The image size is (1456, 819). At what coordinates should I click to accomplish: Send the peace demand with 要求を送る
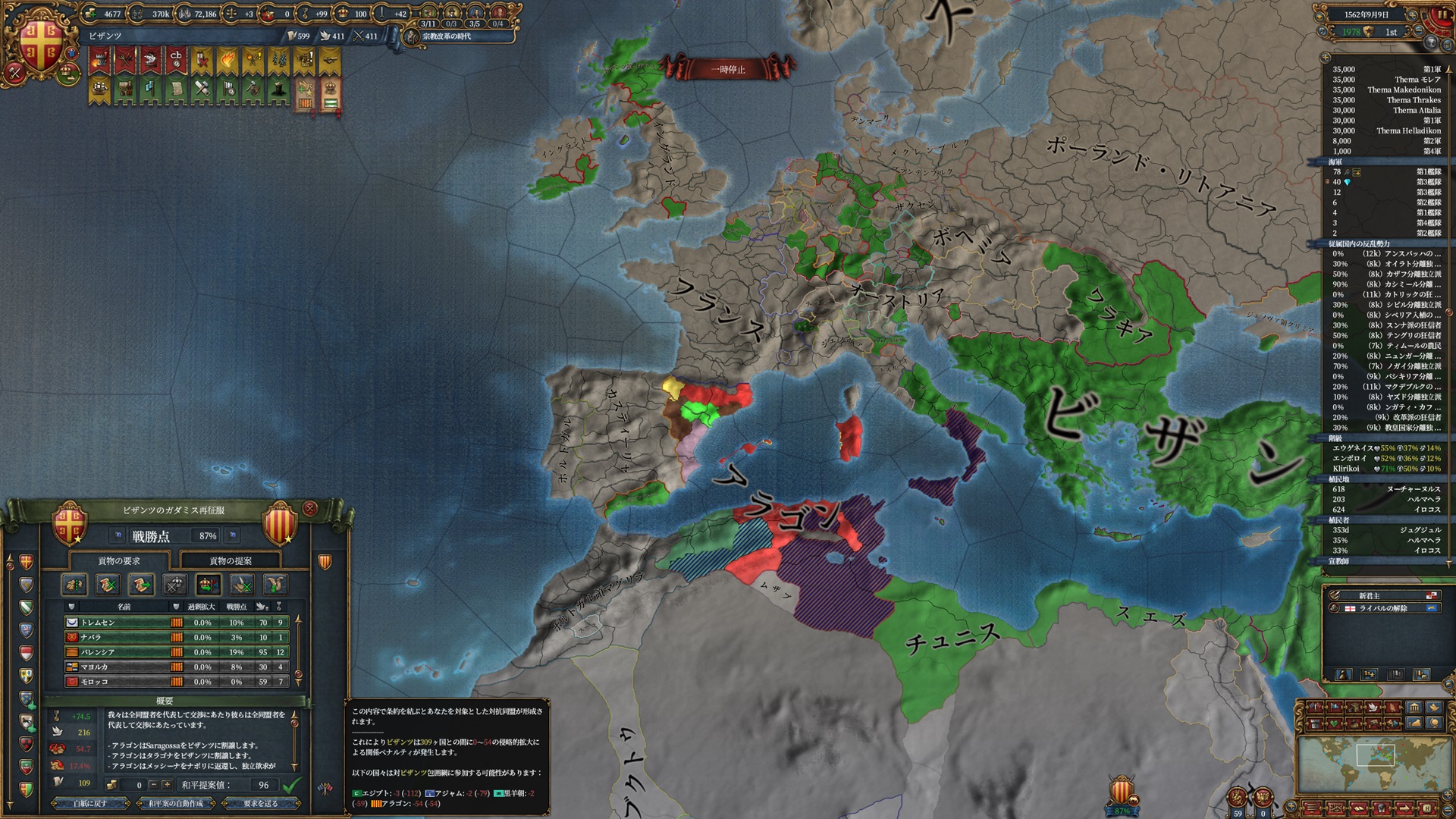(x=260, y=803)
